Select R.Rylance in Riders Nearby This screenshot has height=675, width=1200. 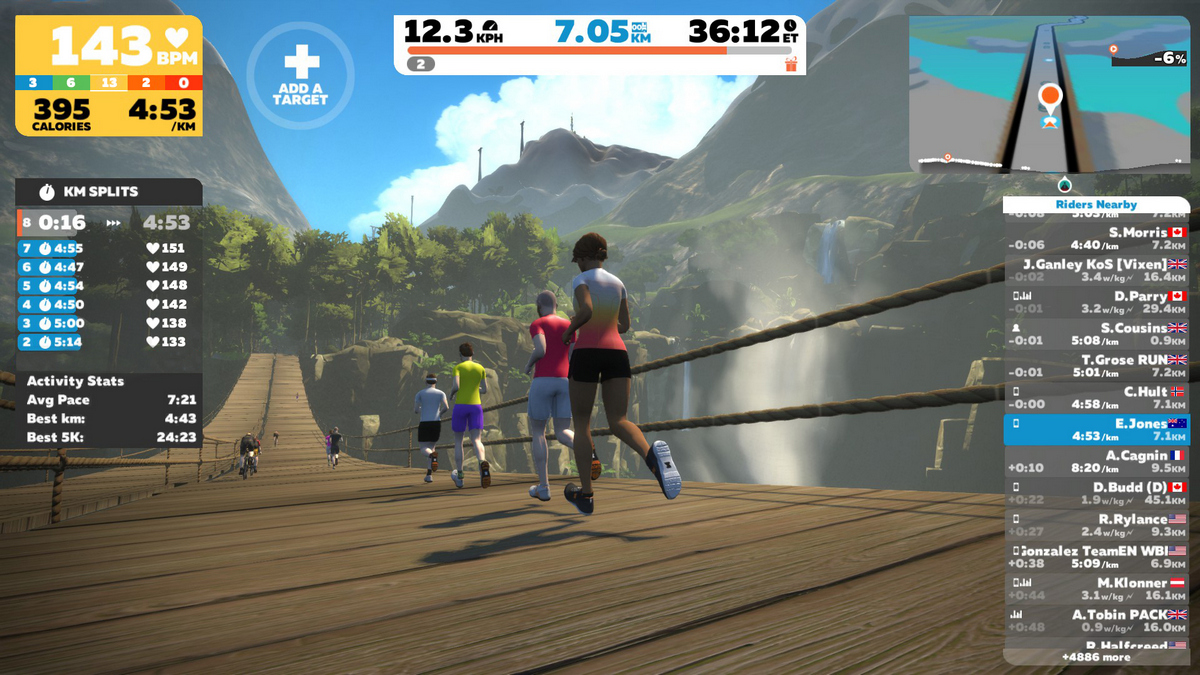1096,526
